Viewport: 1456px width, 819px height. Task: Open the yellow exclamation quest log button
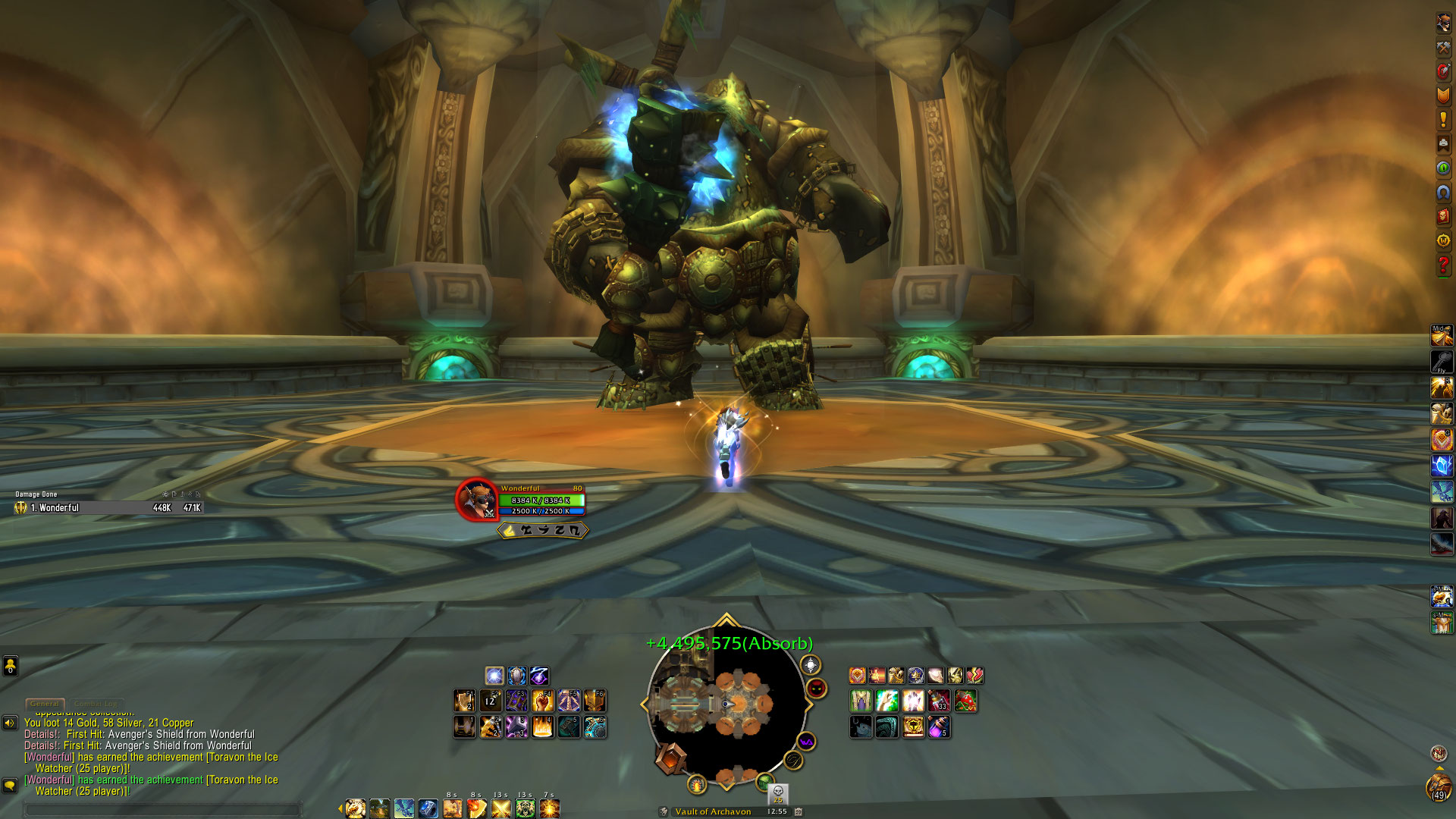(x=1443, y=120)
